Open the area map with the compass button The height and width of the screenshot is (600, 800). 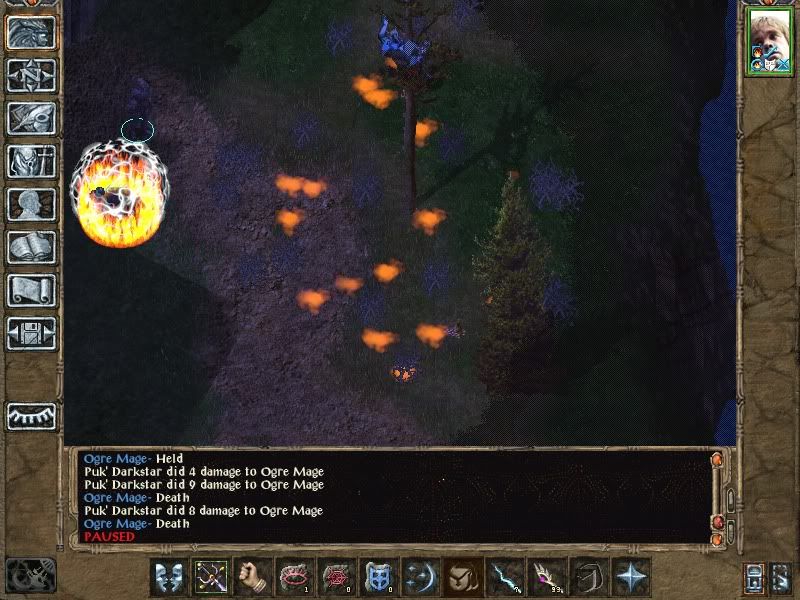[31, 75]
